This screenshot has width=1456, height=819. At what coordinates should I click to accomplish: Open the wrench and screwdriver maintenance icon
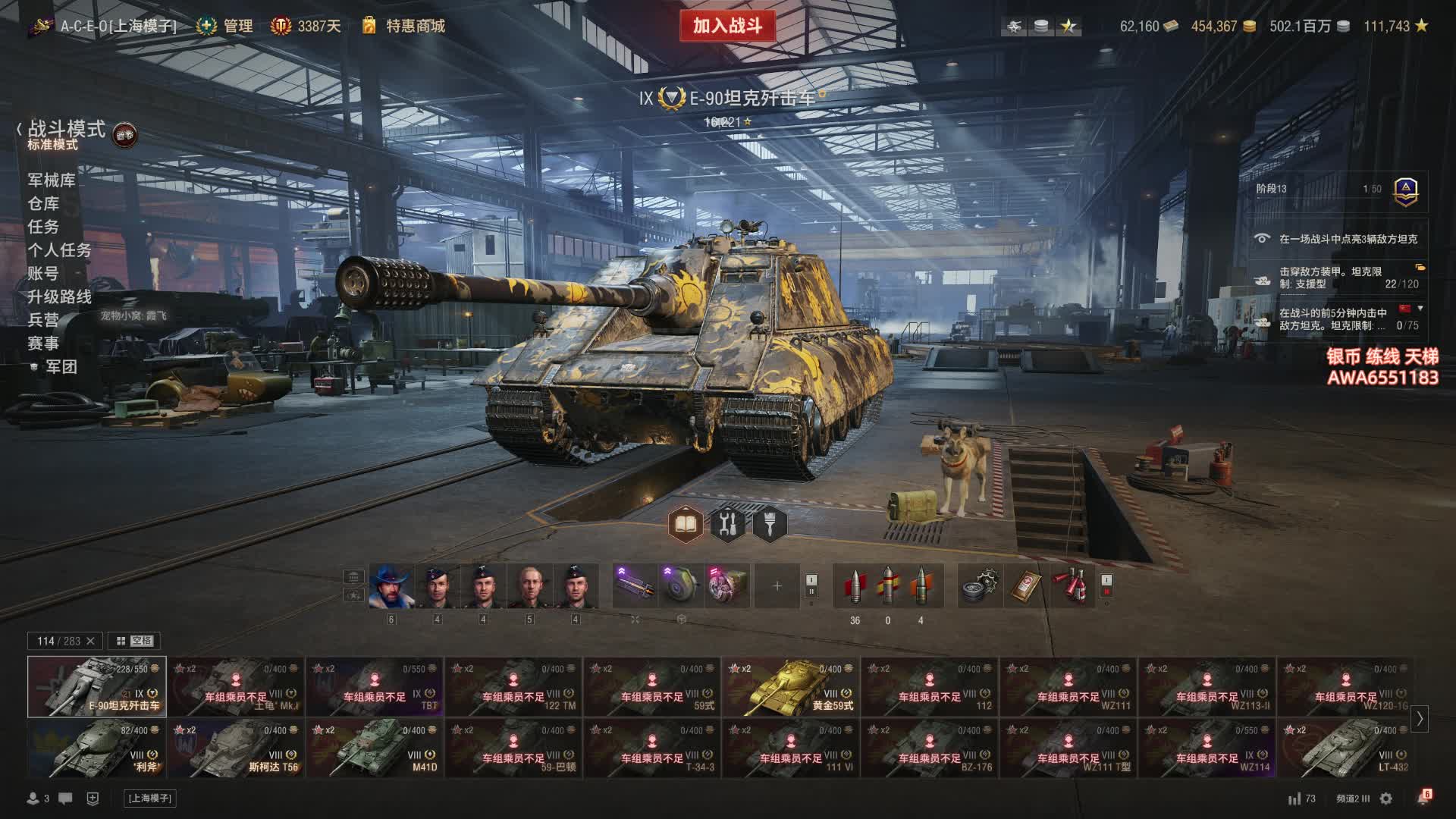(727, 523)
